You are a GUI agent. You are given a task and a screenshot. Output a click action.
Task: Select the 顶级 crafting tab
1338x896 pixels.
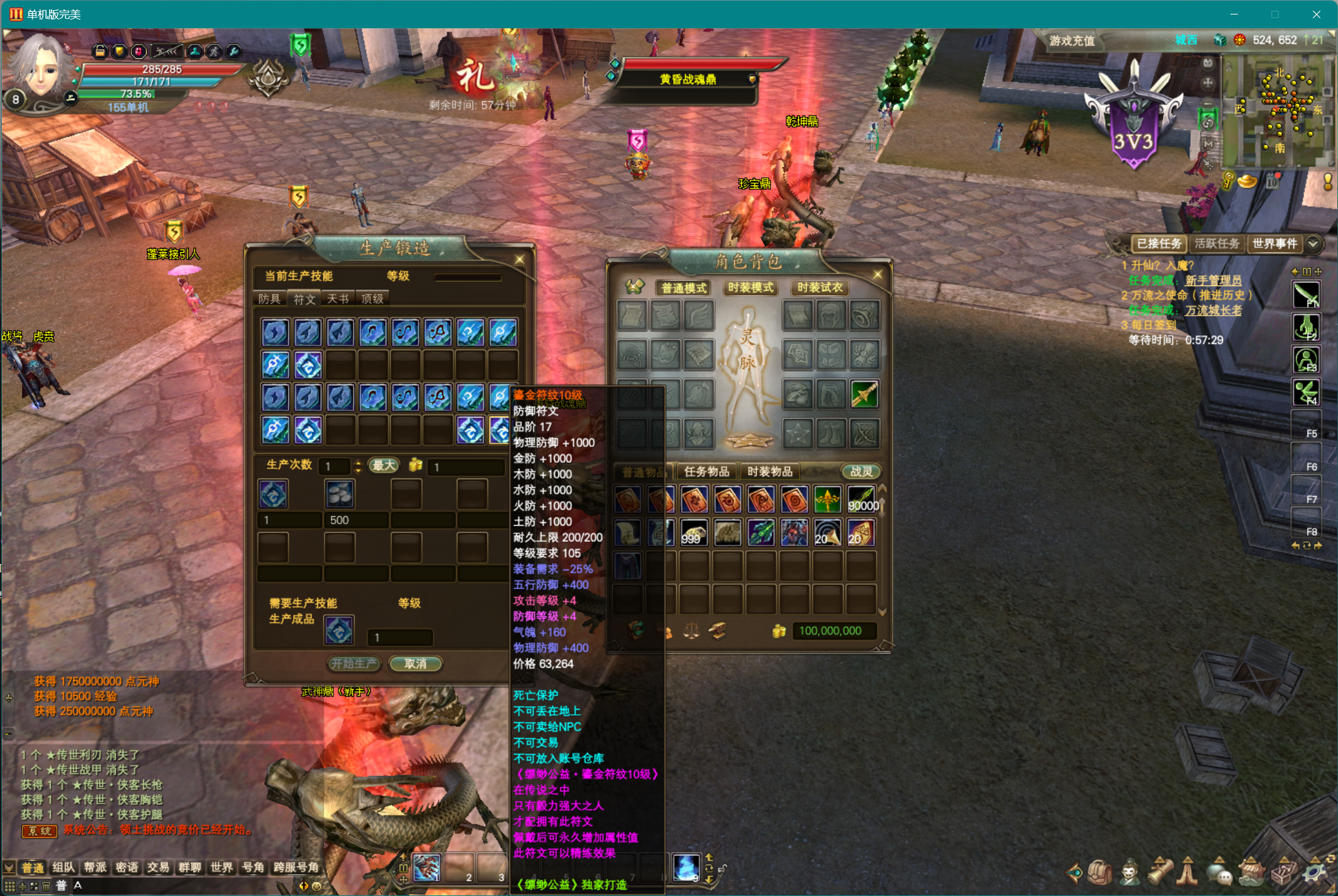click(x=372, y=299)
